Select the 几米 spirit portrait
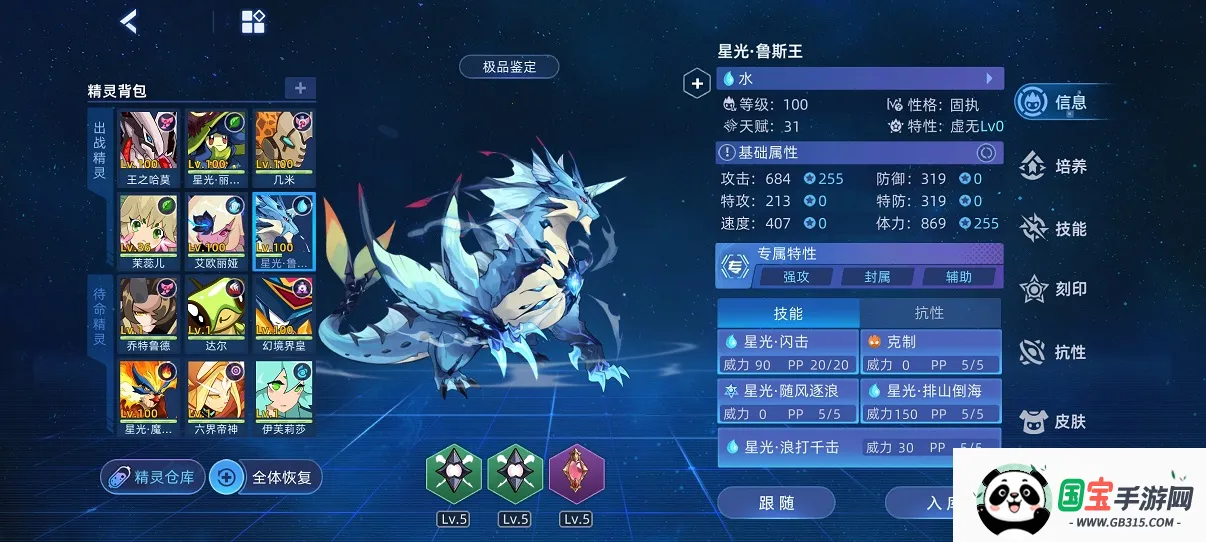Image resolution: width=1206 pixels, height=542 pixels. point(283,146)
